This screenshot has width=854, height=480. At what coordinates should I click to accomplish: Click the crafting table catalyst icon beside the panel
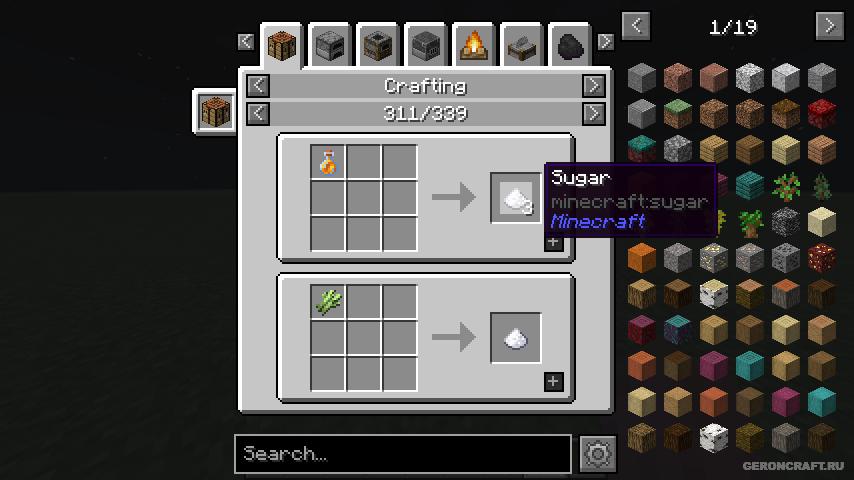[x=215, y=110]
